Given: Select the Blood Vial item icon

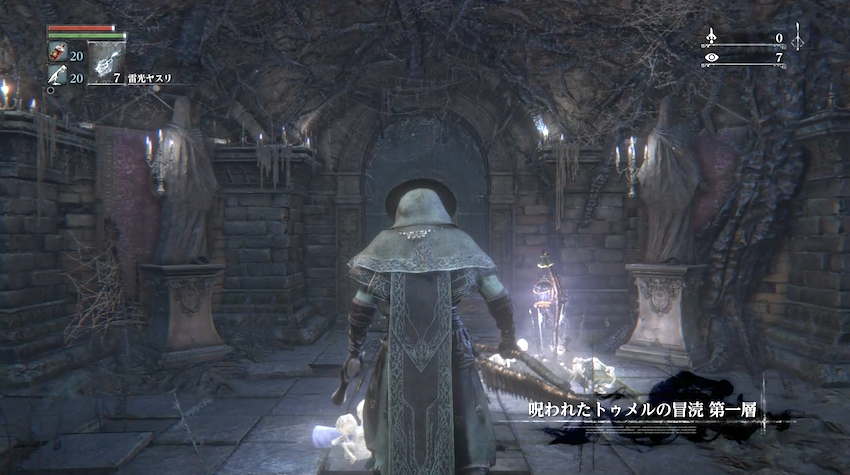Looking at the screenshot, I should click(x=56, y=56).
